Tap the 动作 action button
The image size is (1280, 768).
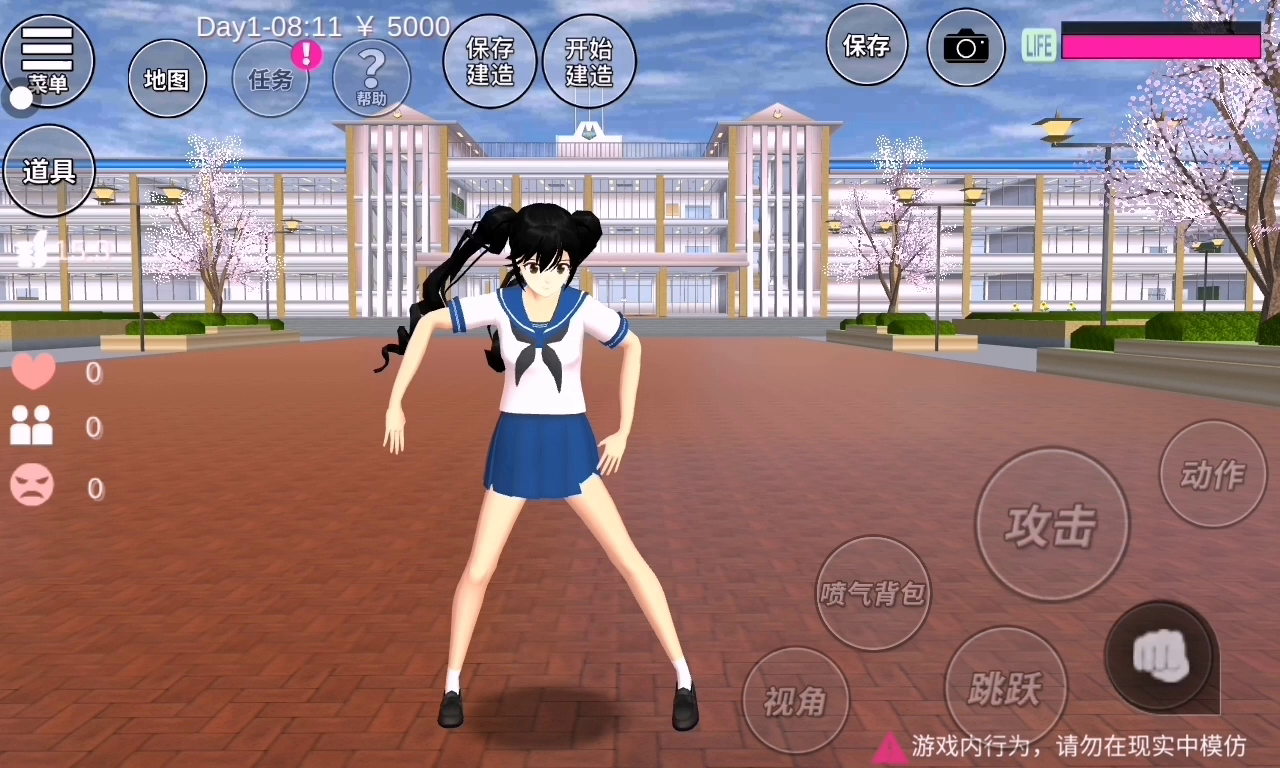click(x=1212, y=474)
